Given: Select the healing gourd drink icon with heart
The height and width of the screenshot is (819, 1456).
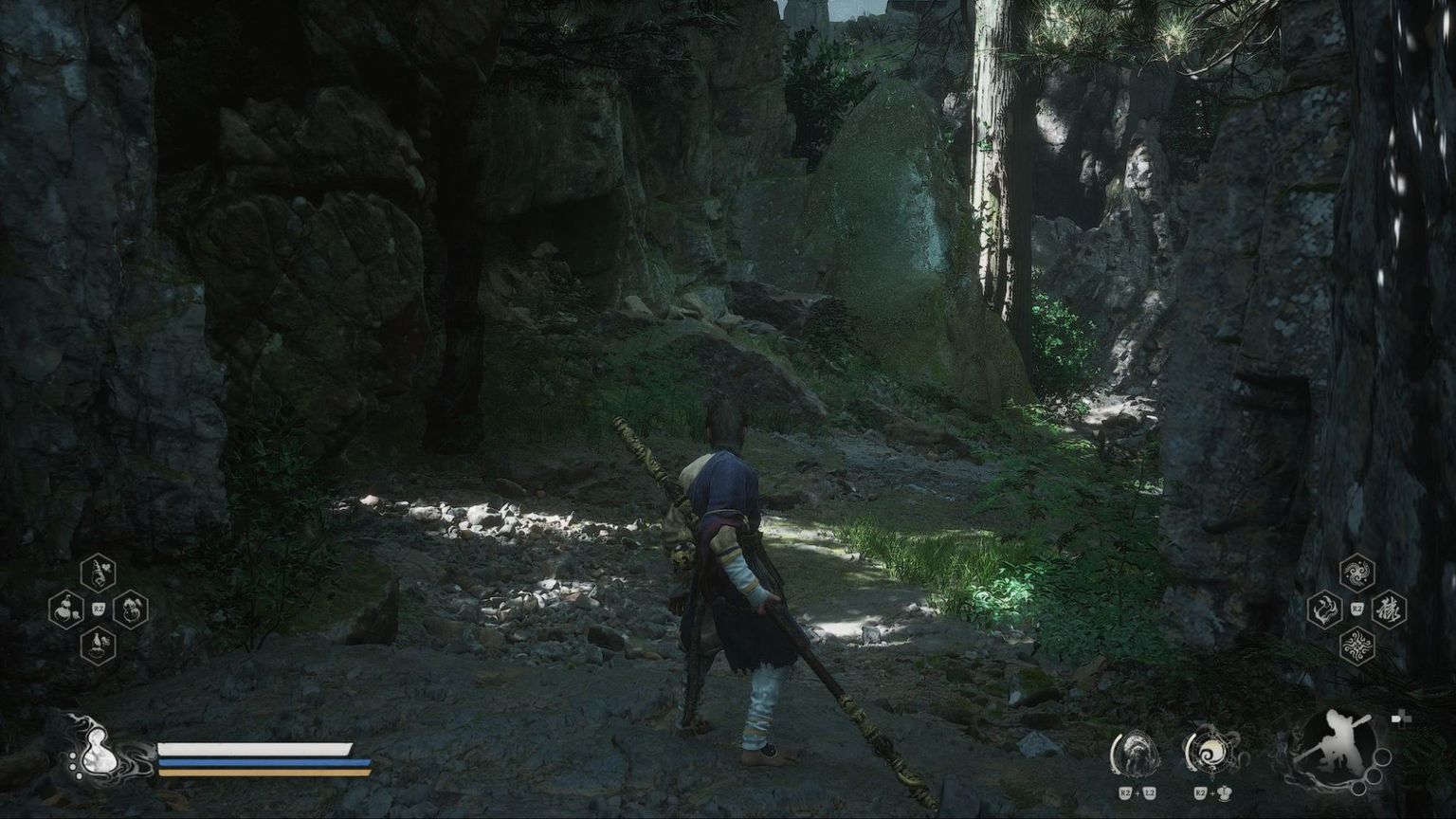Looking at the screenshot, I should pyautogui.click(x=97, y=571).
